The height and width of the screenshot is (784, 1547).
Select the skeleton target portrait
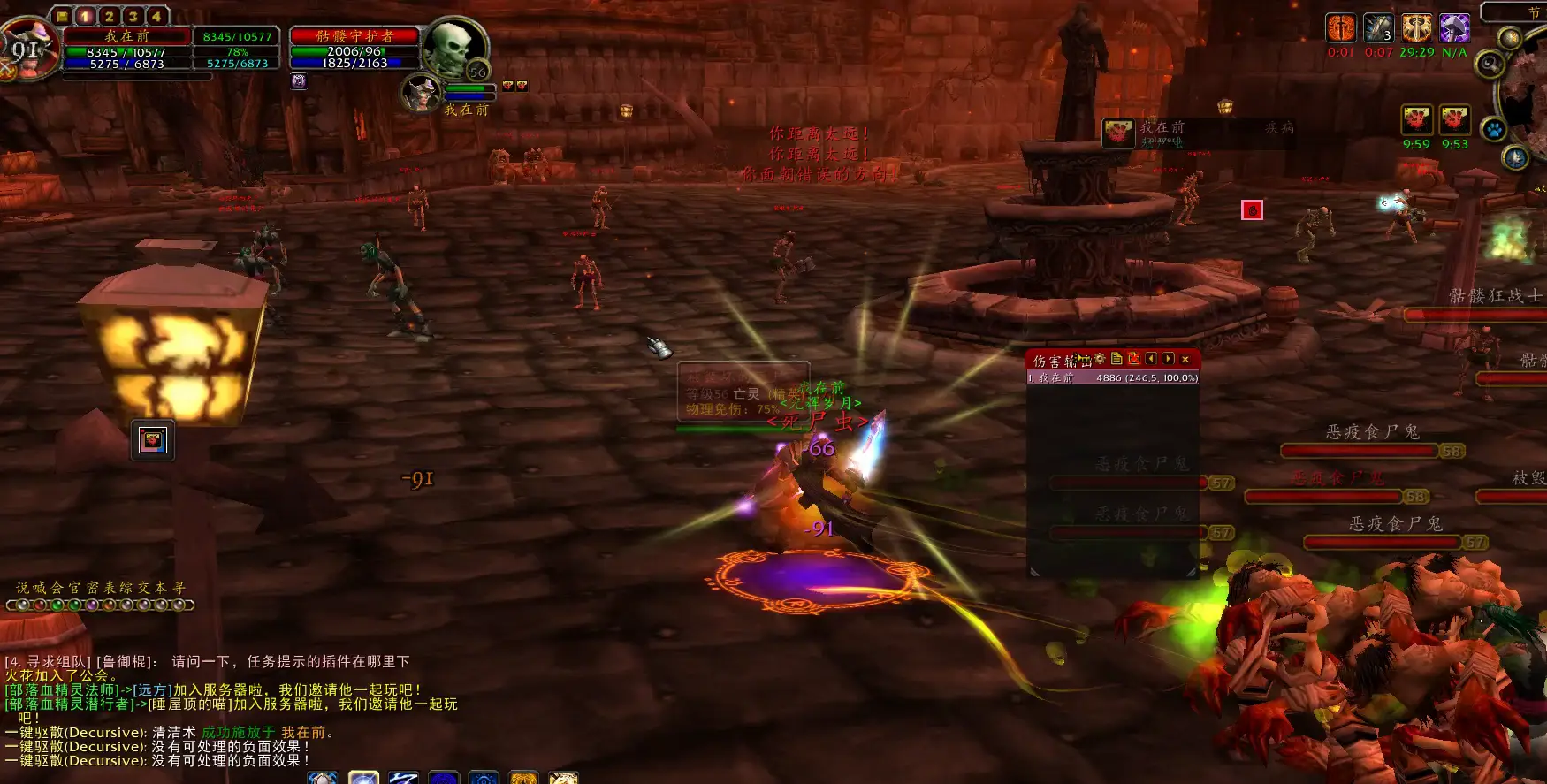pos(454,48)
